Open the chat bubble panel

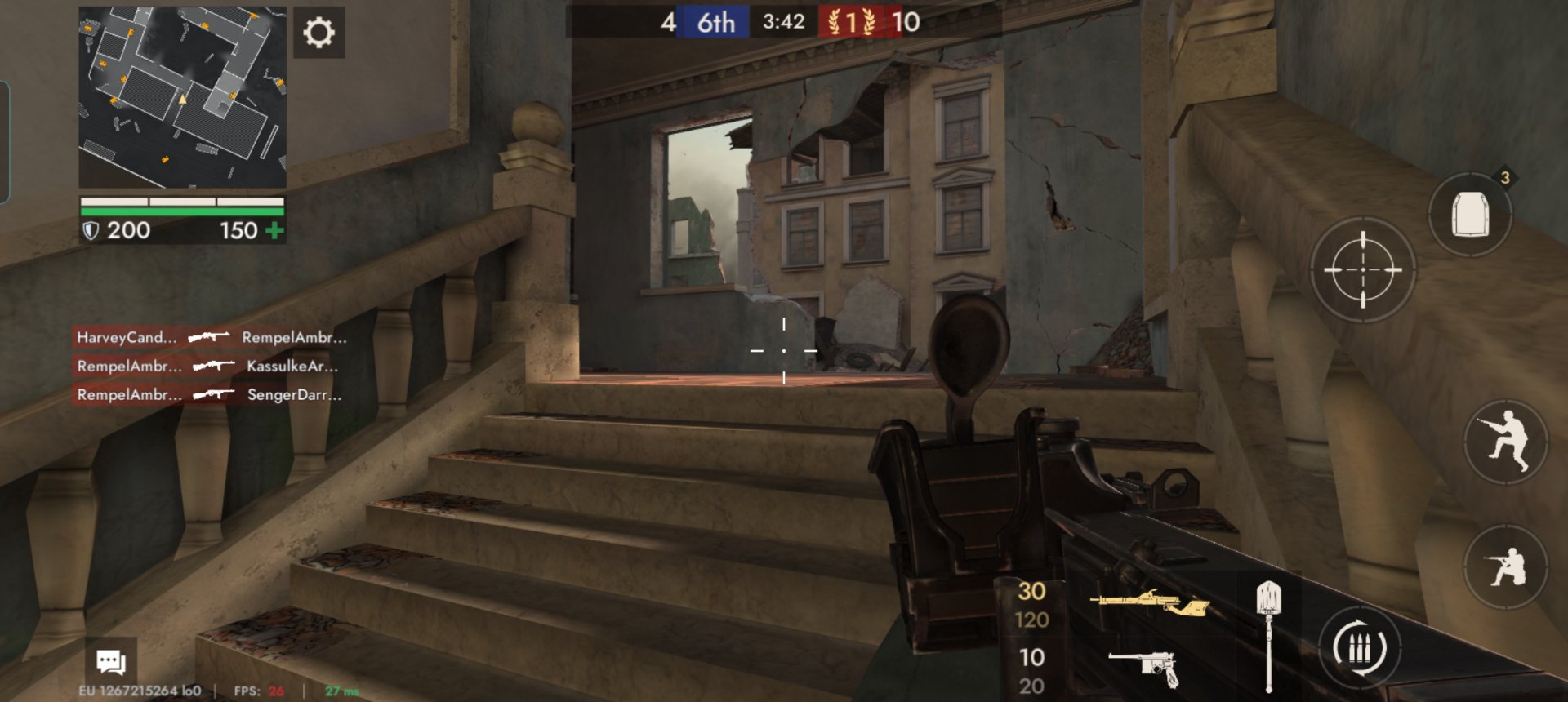click(111, 661)
